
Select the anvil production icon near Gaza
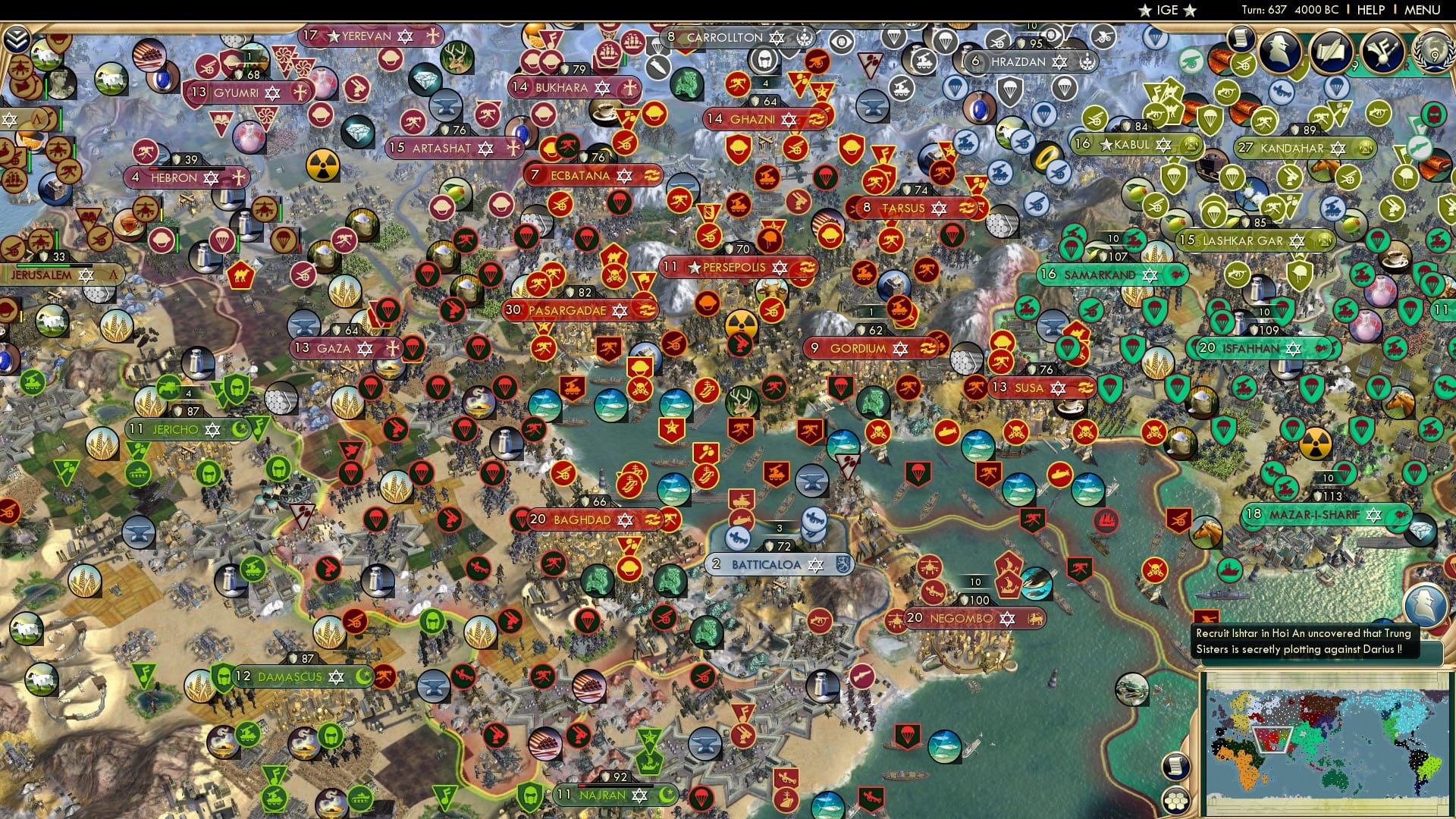pyautogui.click(x=303, y=325)
